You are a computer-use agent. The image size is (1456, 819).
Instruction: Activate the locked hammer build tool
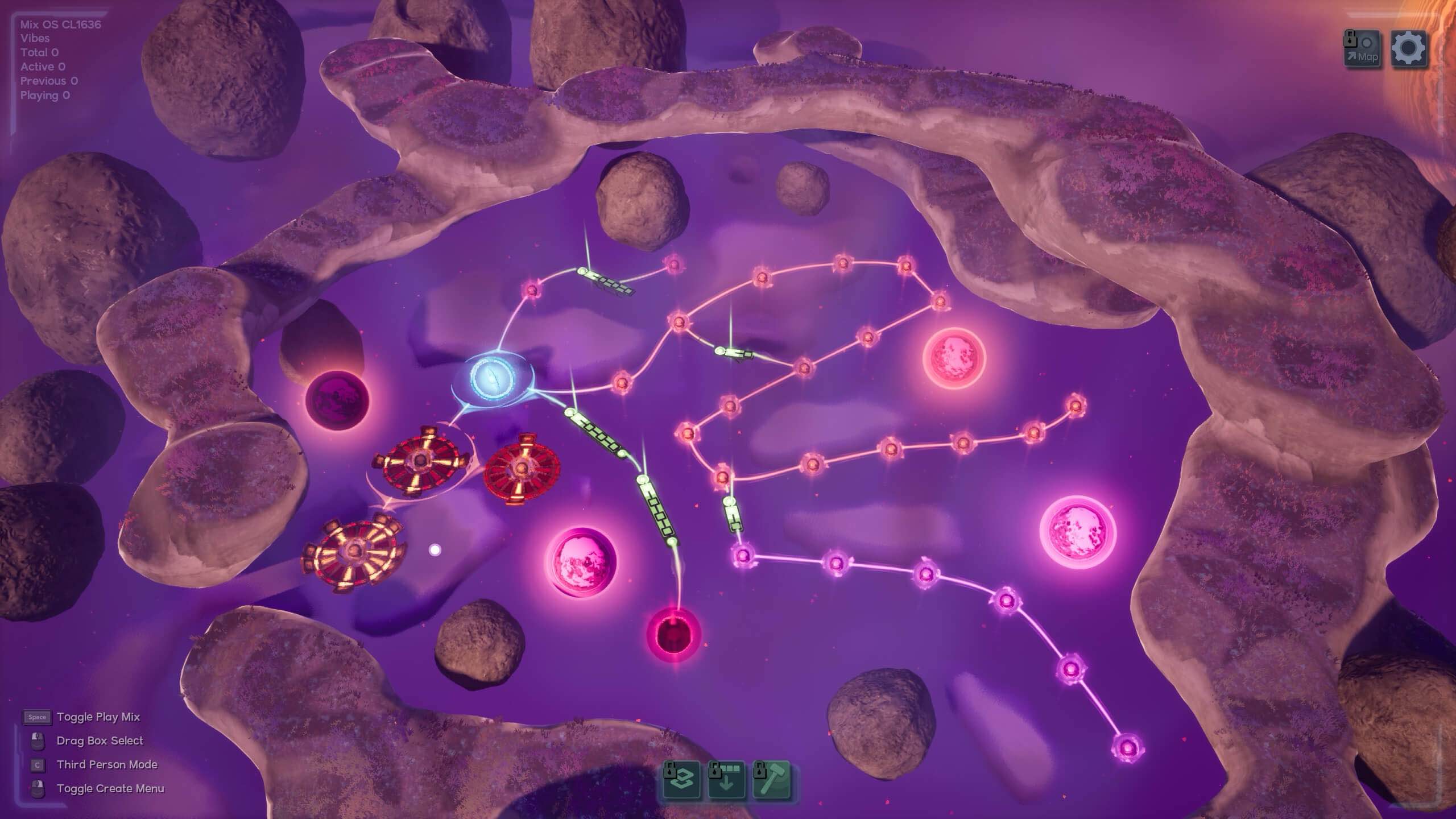tap(771, 781)
